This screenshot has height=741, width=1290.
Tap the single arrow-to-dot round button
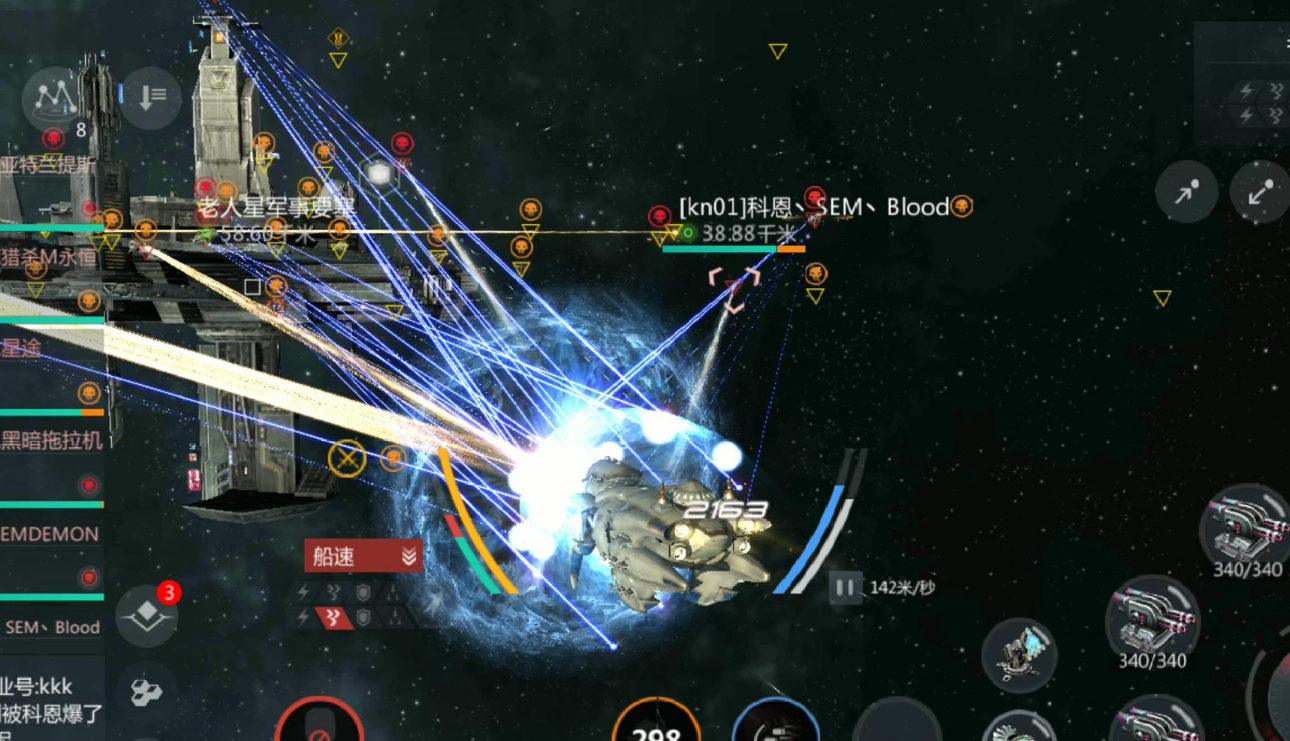[1186, 192]
